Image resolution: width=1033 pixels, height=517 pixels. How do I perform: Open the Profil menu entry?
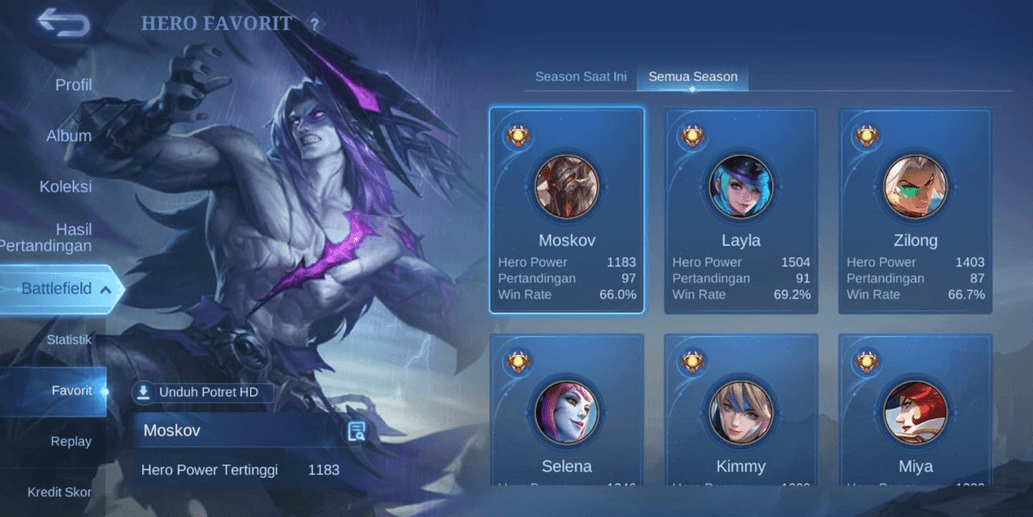[x=73, y=85]
